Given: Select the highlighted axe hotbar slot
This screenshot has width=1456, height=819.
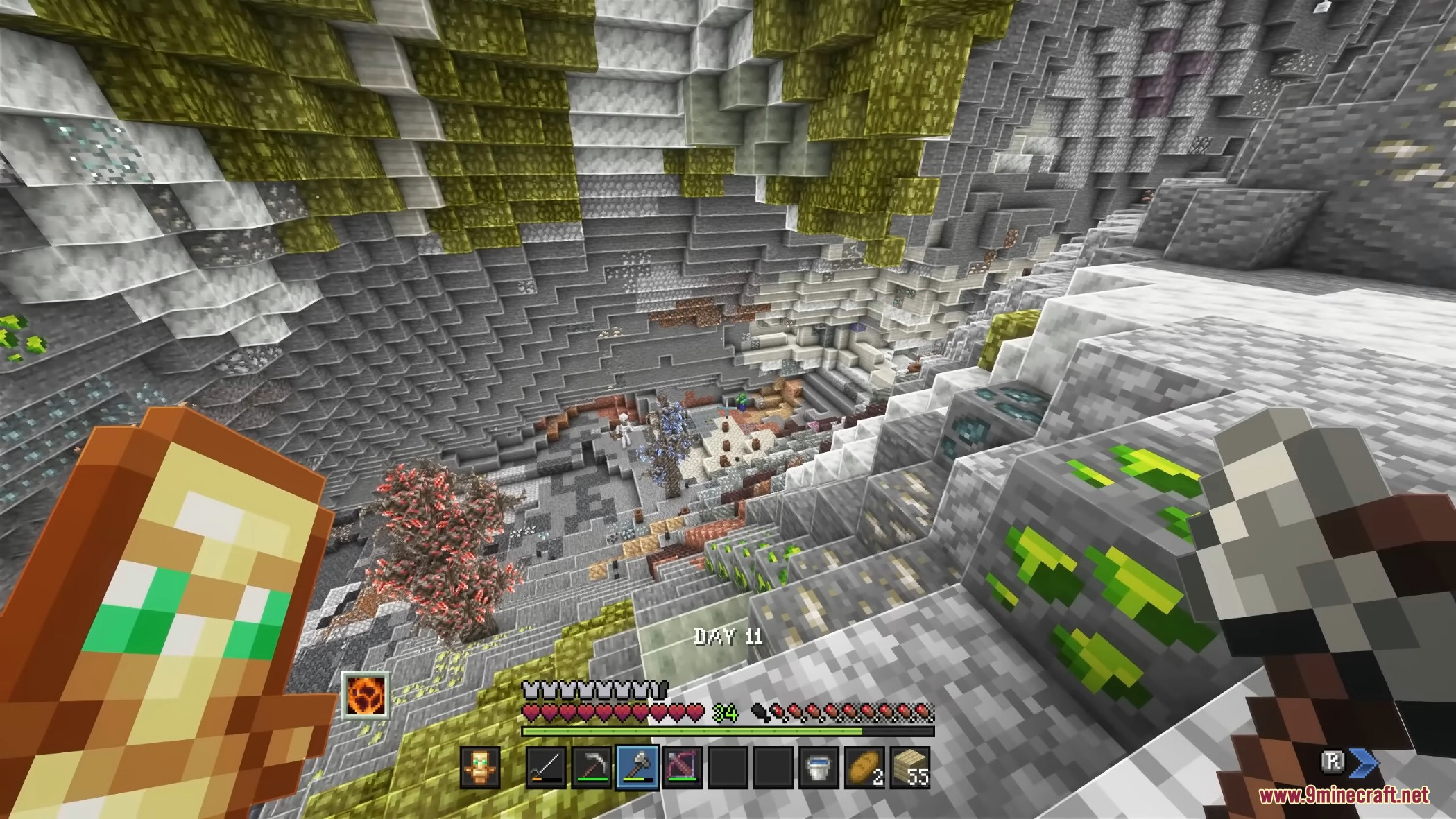Looking at the screenshot, I should tap(637, 768).
